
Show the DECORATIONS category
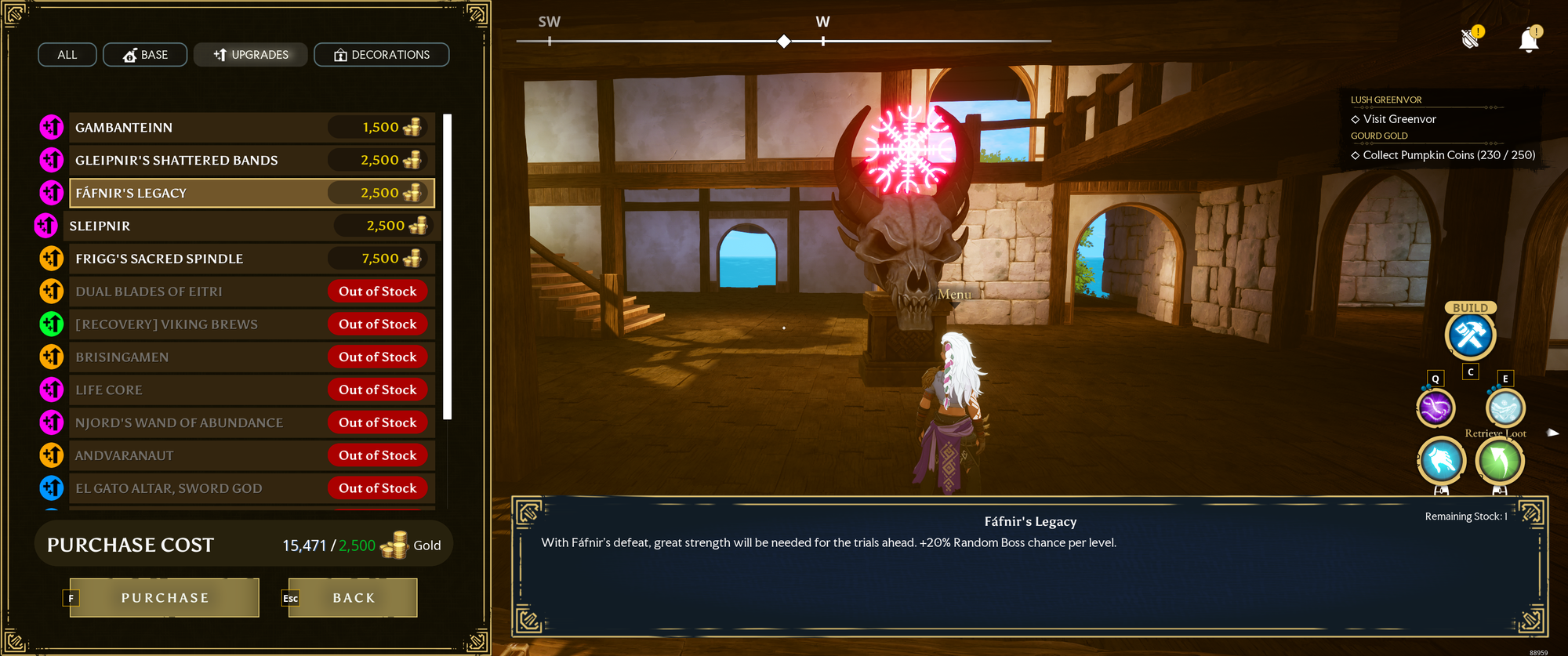[382, 55]
